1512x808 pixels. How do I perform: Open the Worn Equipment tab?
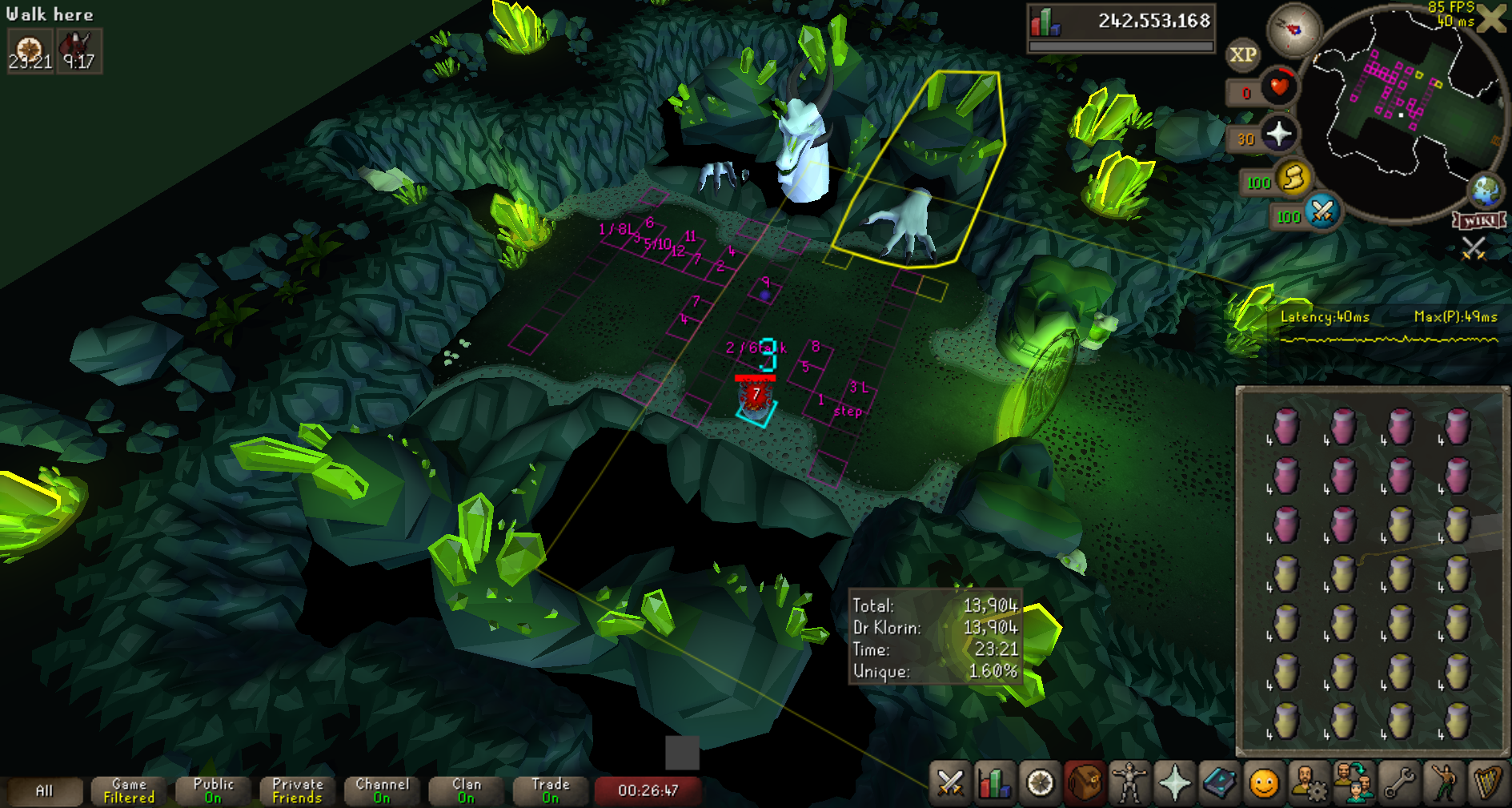[x=1129, y=783]
